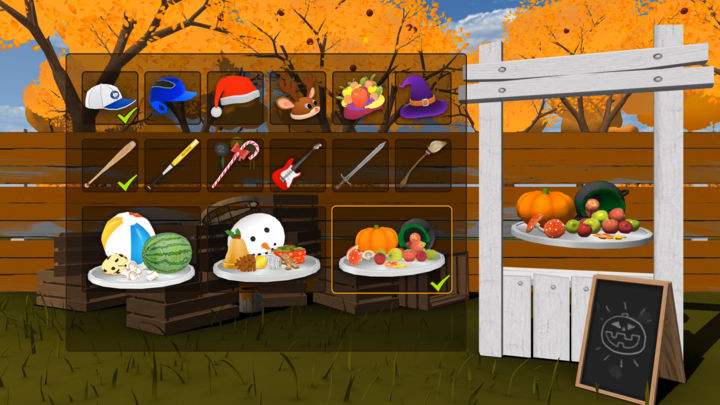
Task: Equip the red Santa hat
Action: tap(235, 98)
